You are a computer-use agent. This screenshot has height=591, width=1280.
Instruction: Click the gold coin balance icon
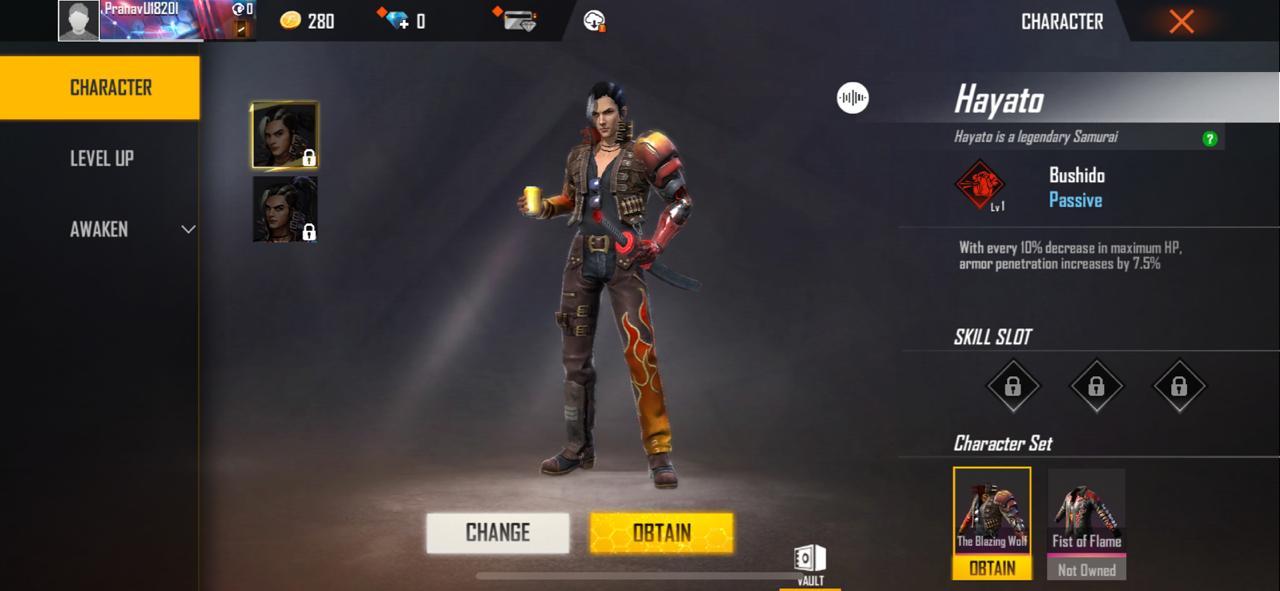(x=291, y=21)
